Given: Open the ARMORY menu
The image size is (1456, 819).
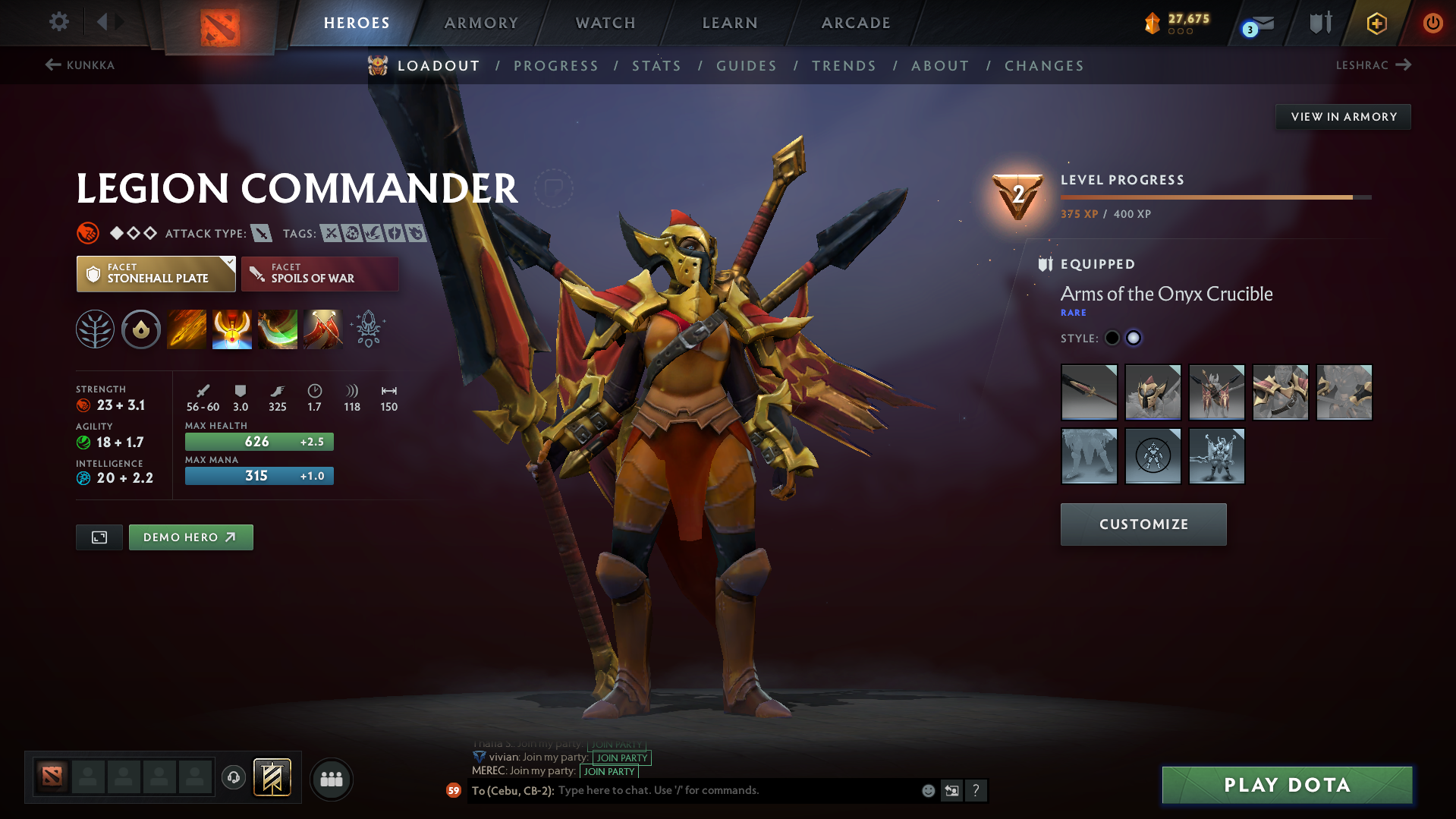Looking at the screenshot, I should point(481,22).
